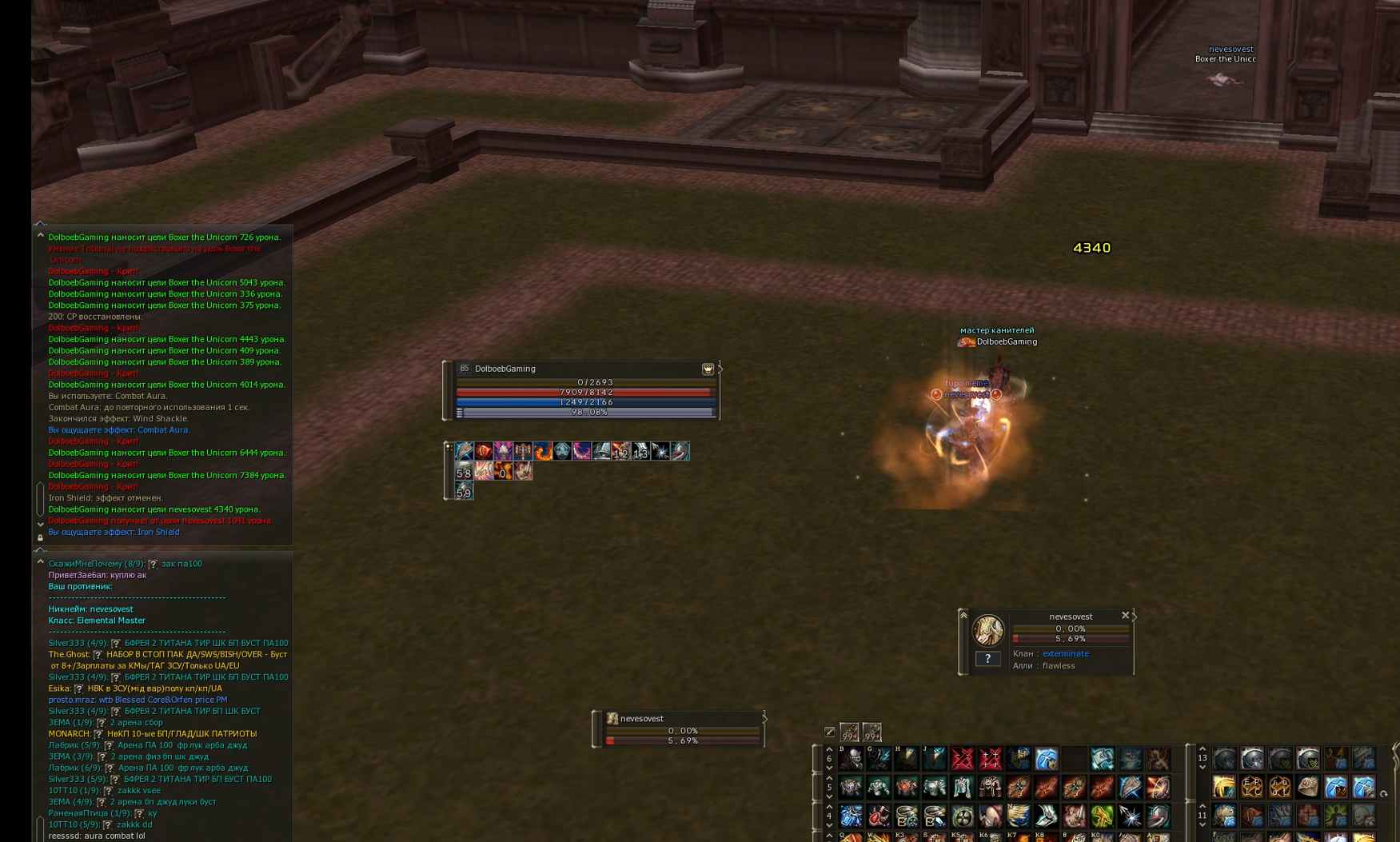
Task: Expand arrow on nevesovest small status bar
Action: pos(764,719)
